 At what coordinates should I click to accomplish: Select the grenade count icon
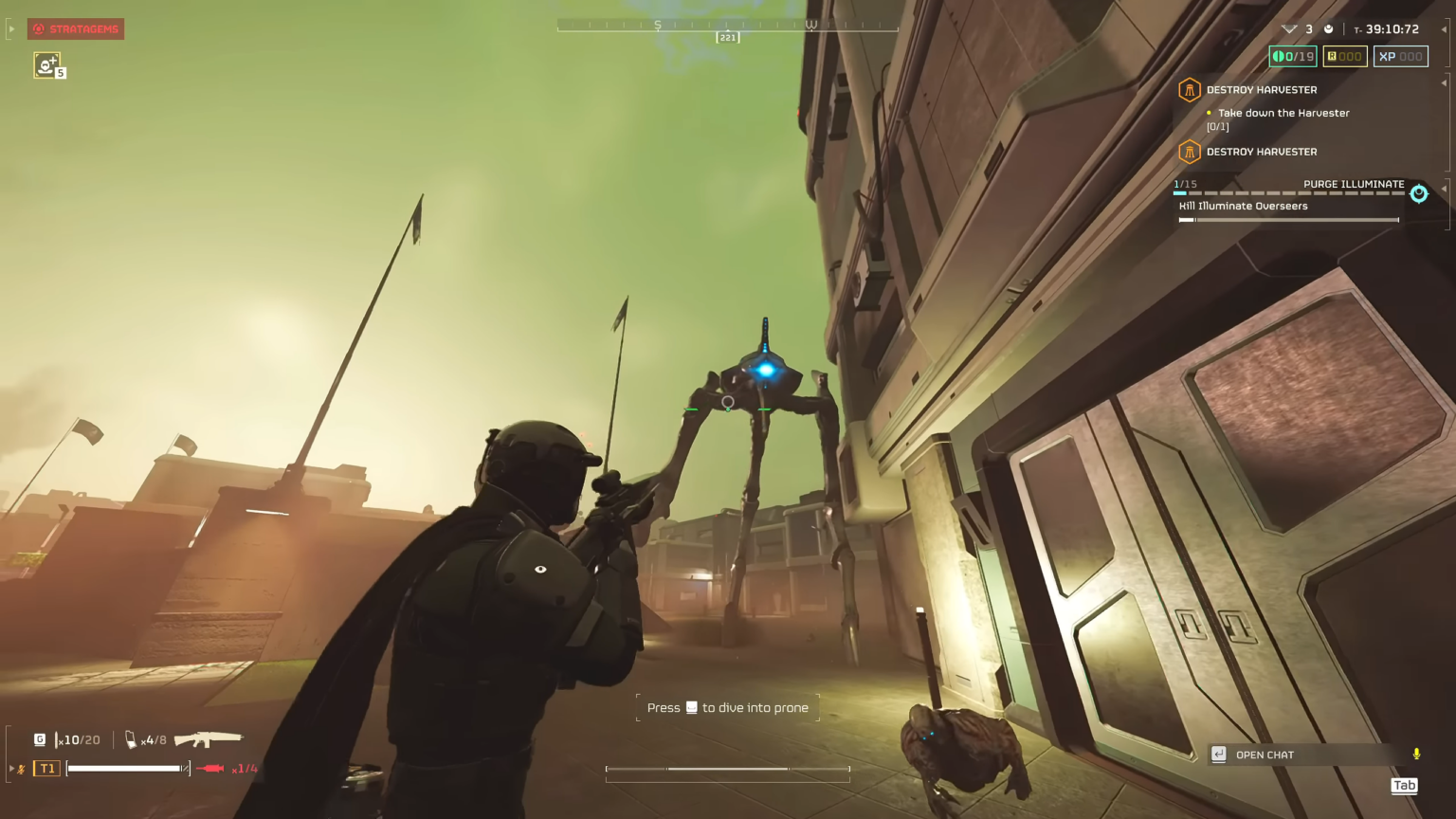pyautogui.click(x=40, y=739)
